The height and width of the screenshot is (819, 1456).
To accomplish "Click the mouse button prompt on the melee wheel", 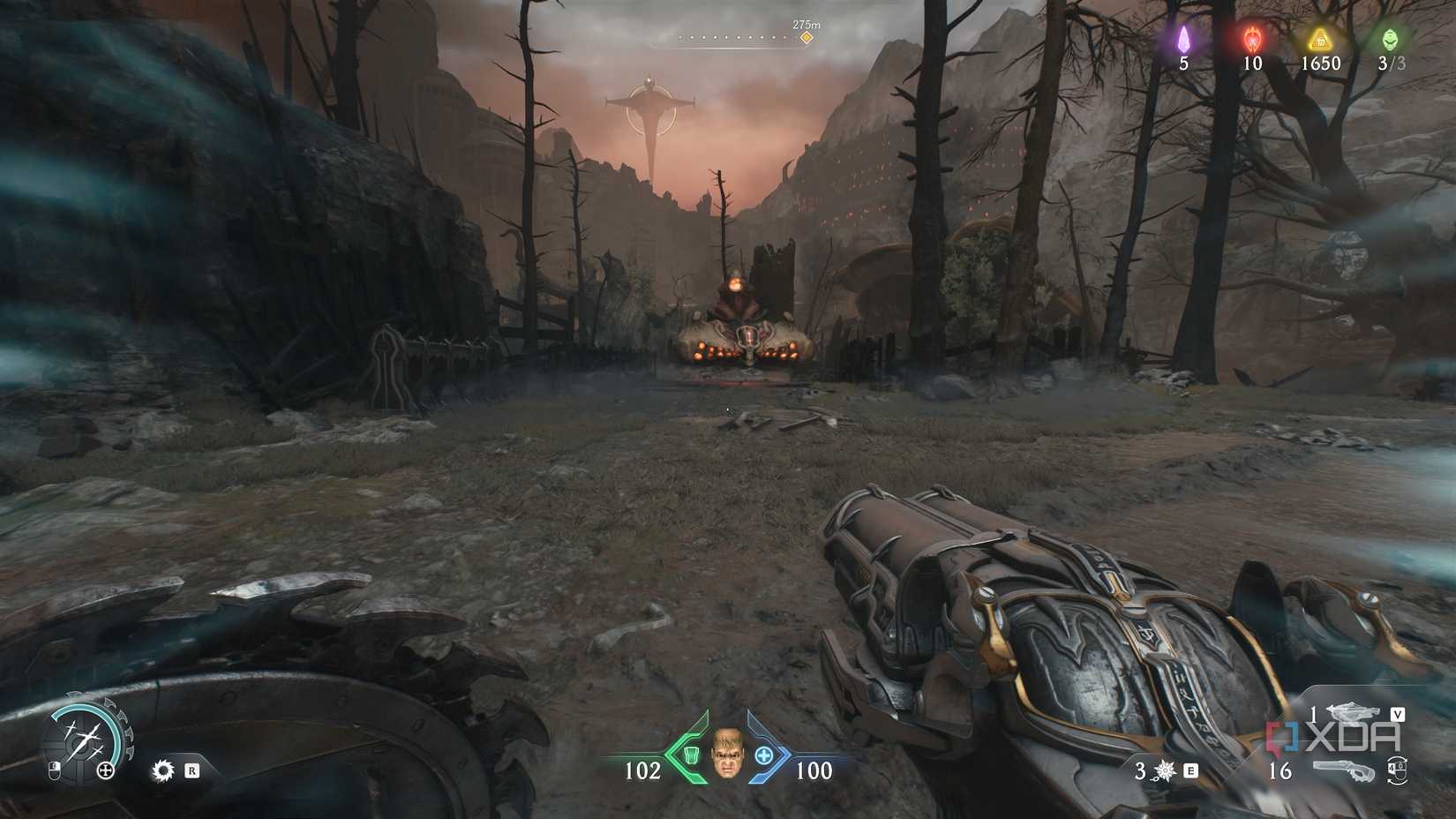I will tap(56, 771).
